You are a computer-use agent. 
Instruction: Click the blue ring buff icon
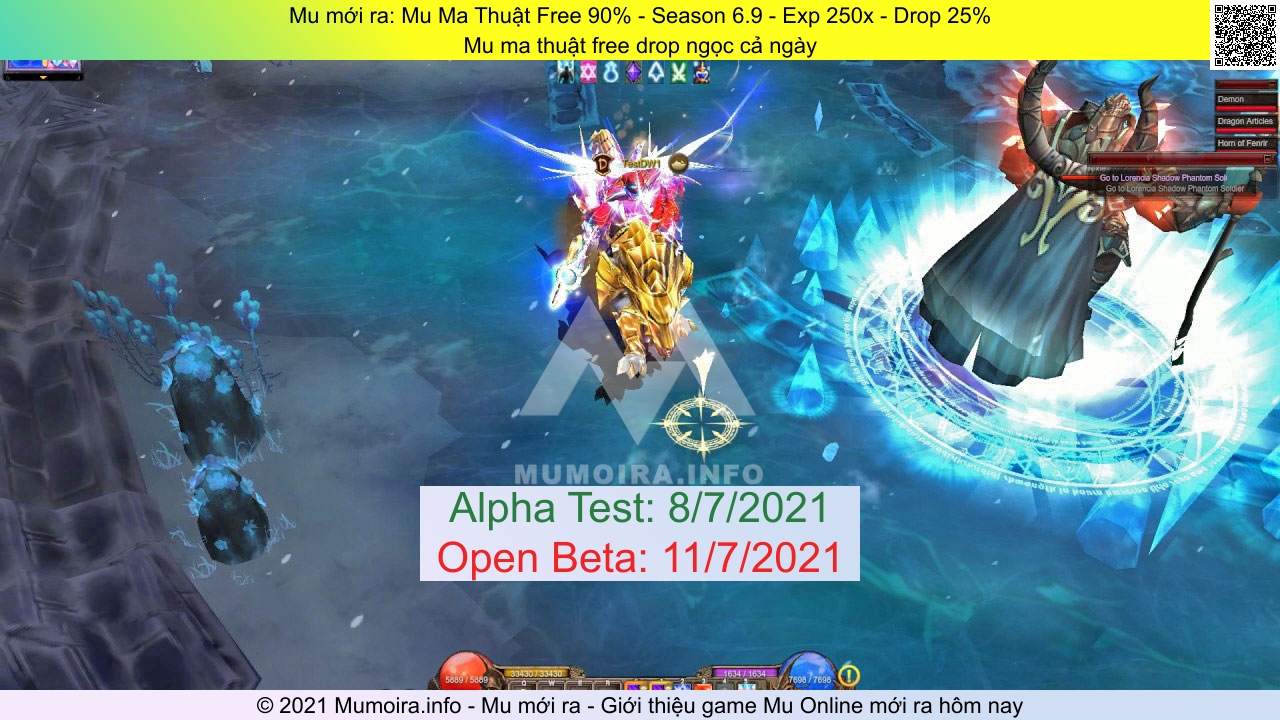click(611, 72)
